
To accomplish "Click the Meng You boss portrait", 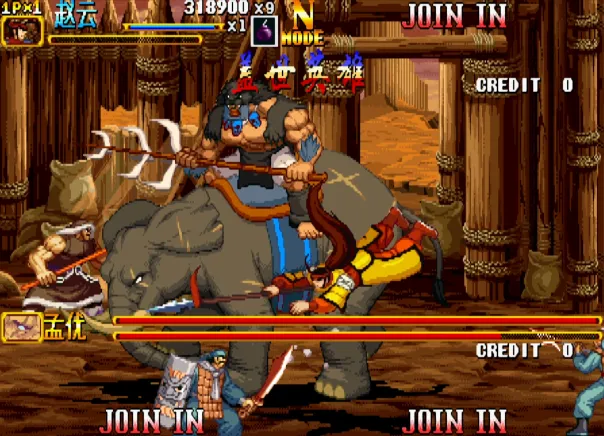I will pos(21,327).
